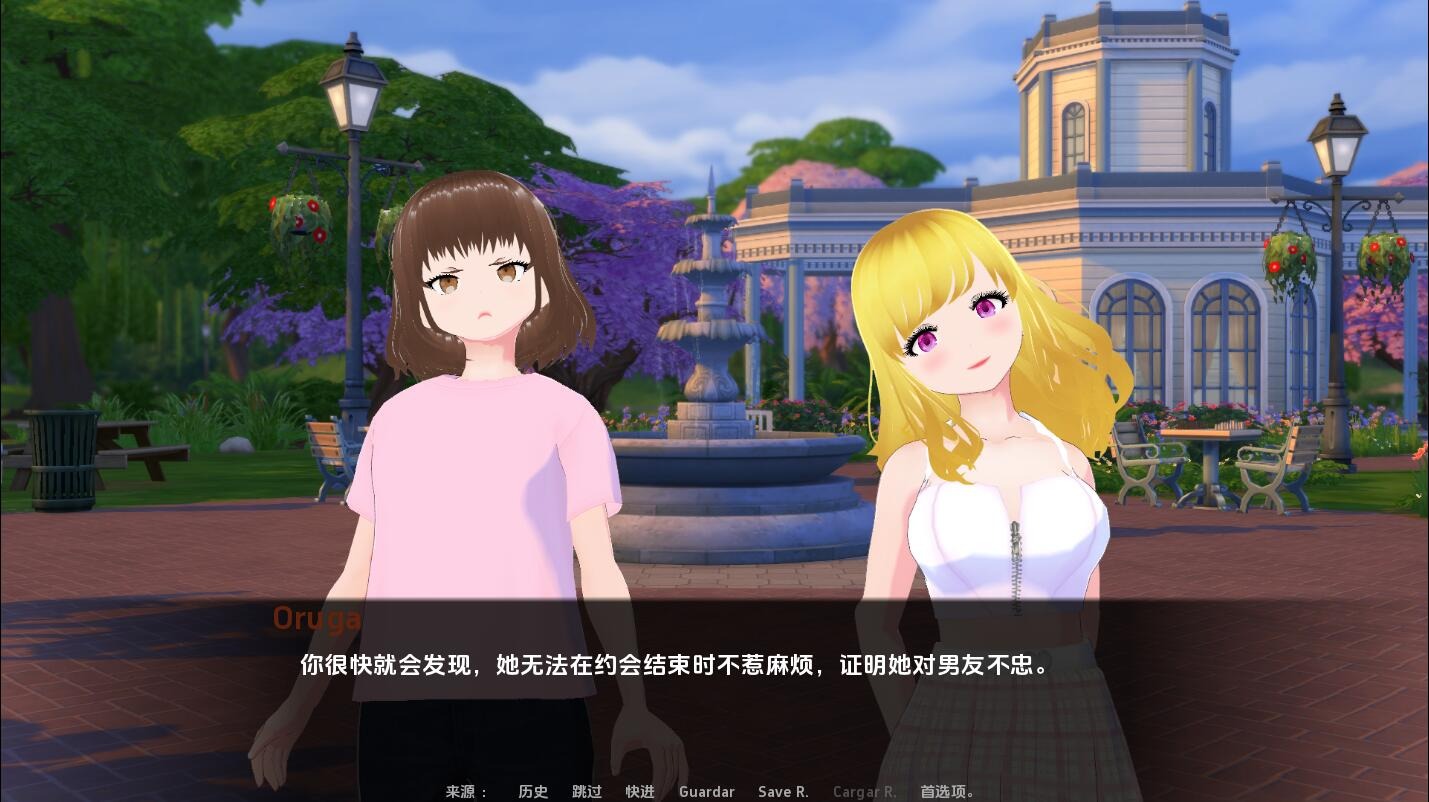Open the 历史 dialogue history
This screenshot has height=802, width=1429.
531,791
